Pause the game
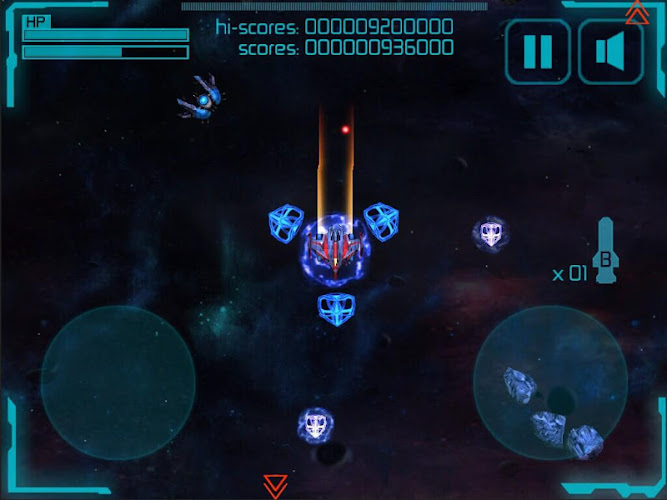This screenshot has width=667, height=500. [537, 51]
